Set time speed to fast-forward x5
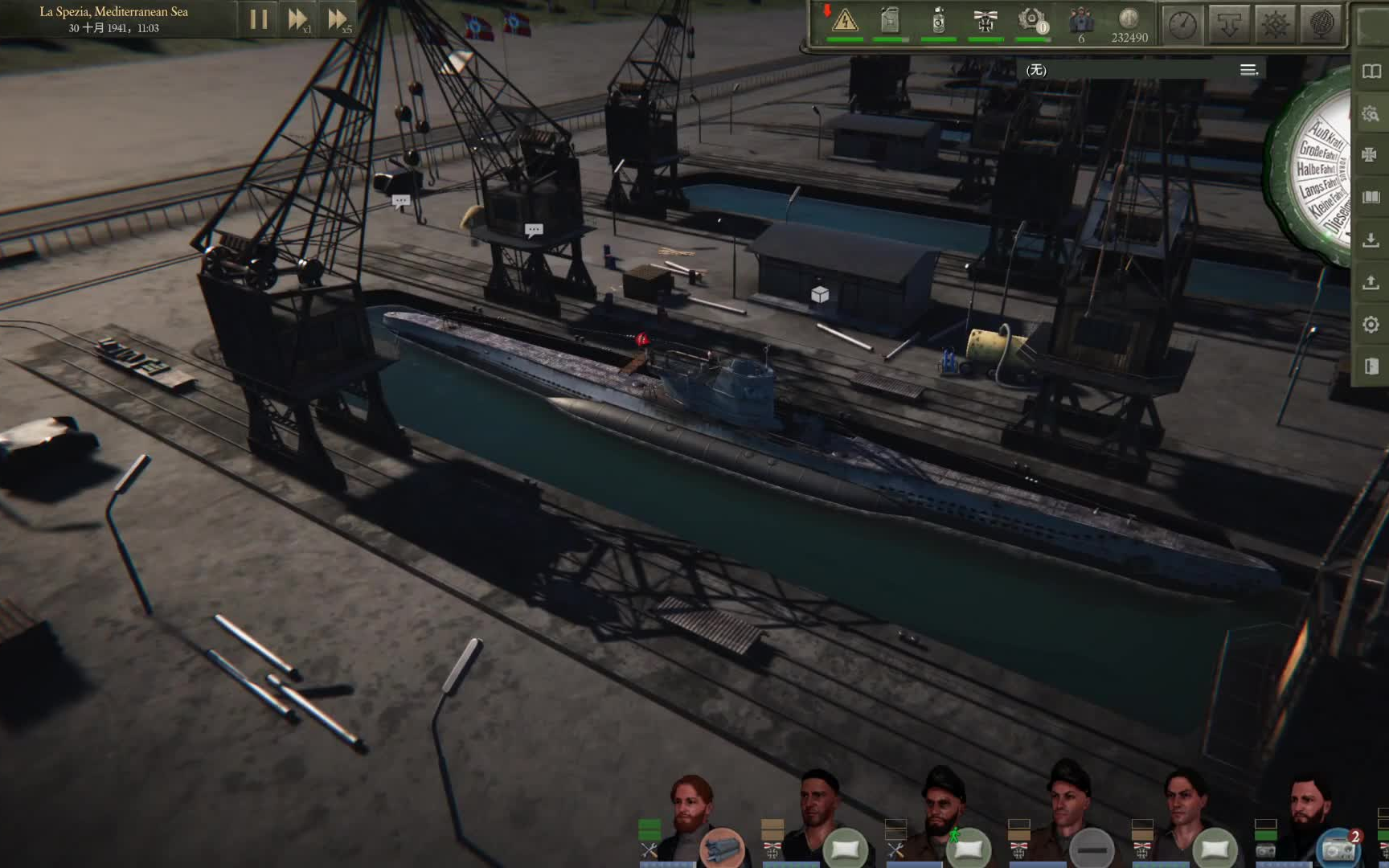Viewport: 1389px width, 868px height. pyautogui.click(x=338, y=19)
